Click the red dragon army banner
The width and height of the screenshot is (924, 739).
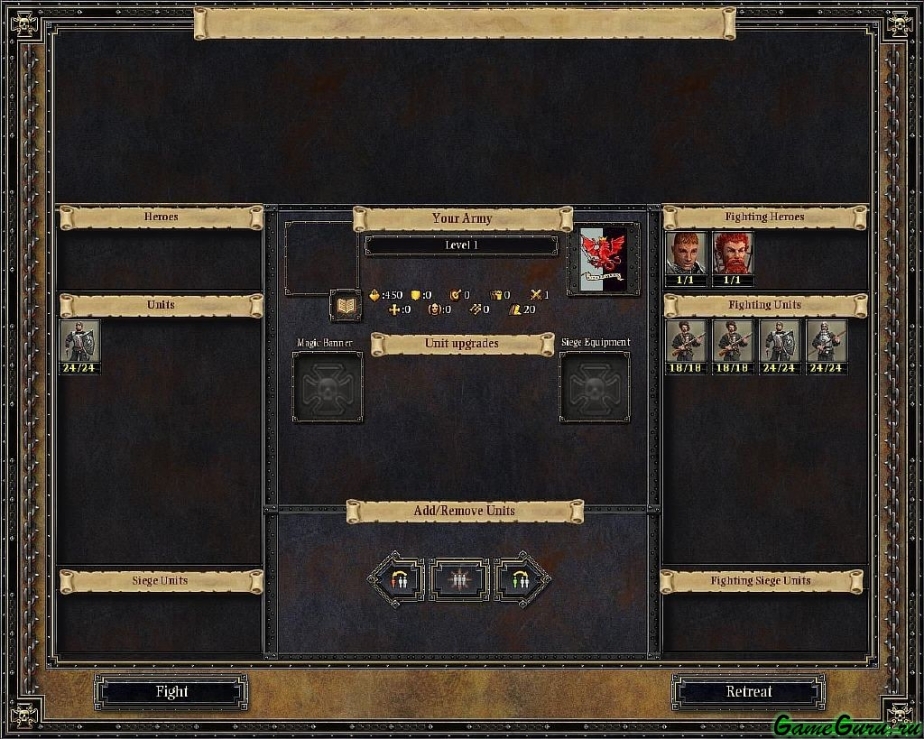[603, 259]
